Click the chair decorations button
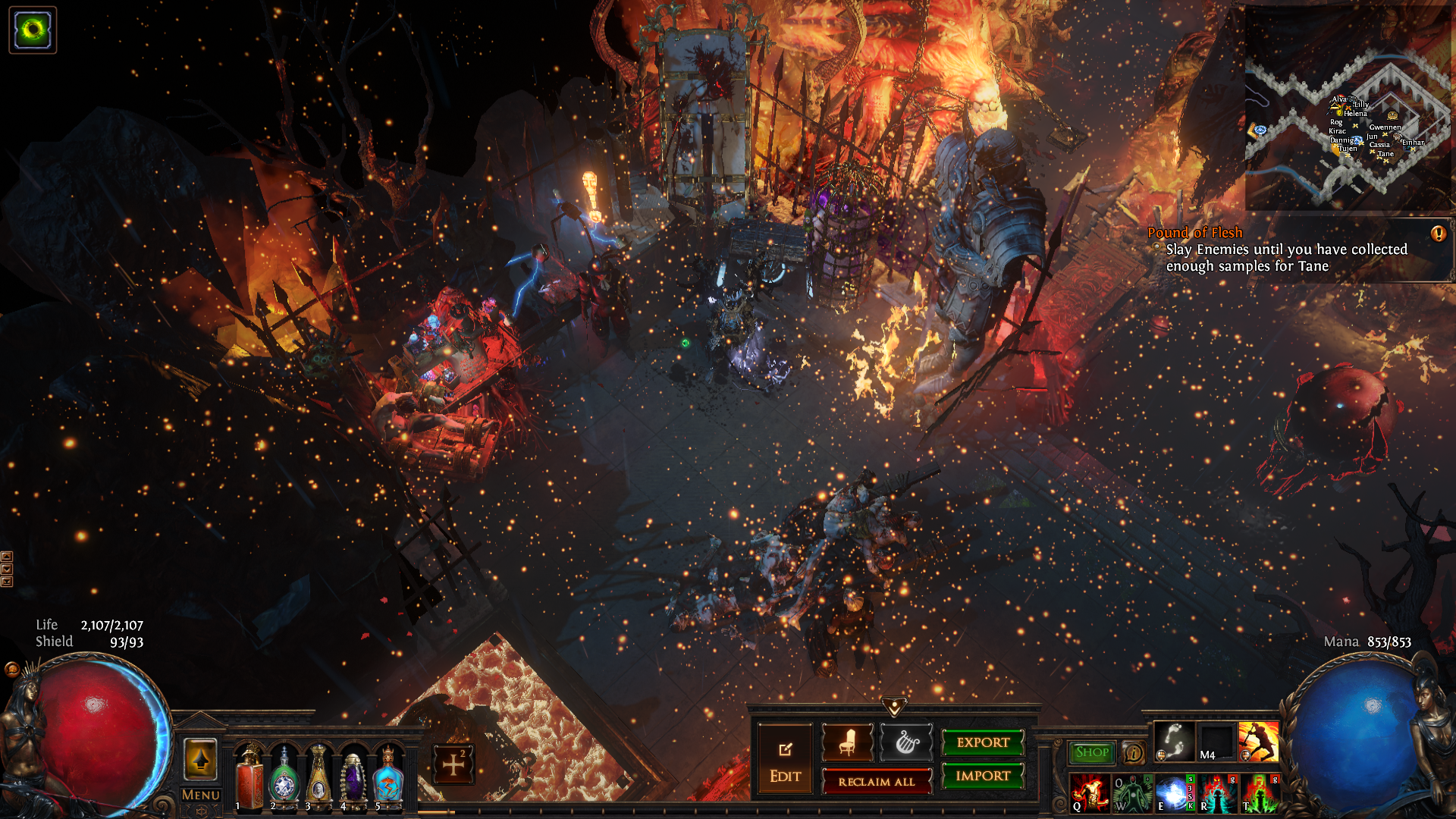This screenshot has height=819, width=1456. click(847, 742)
